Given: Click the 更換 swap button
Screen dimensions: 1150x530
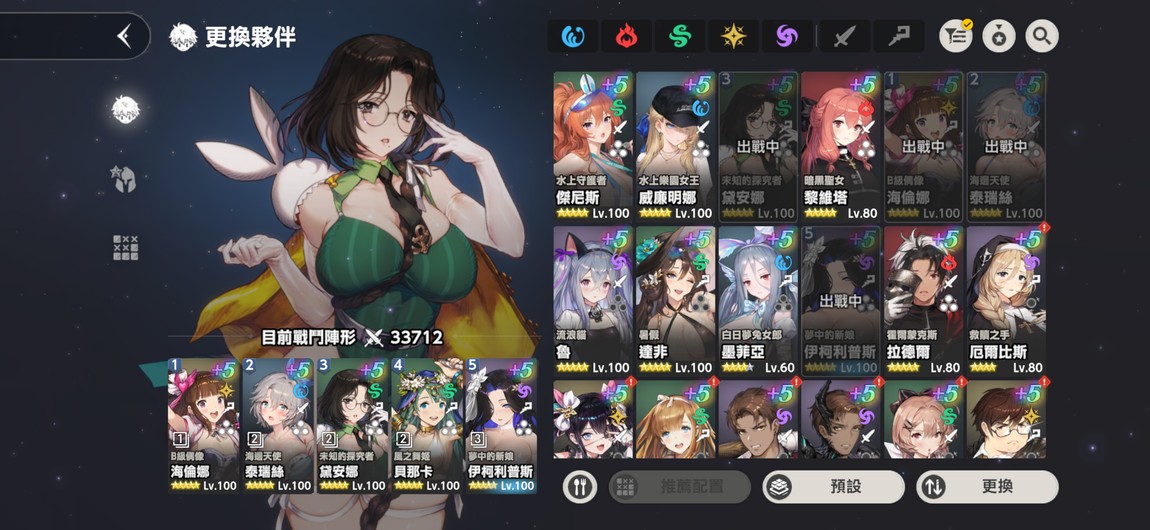Looking at the screenshot, I should 988,487.
